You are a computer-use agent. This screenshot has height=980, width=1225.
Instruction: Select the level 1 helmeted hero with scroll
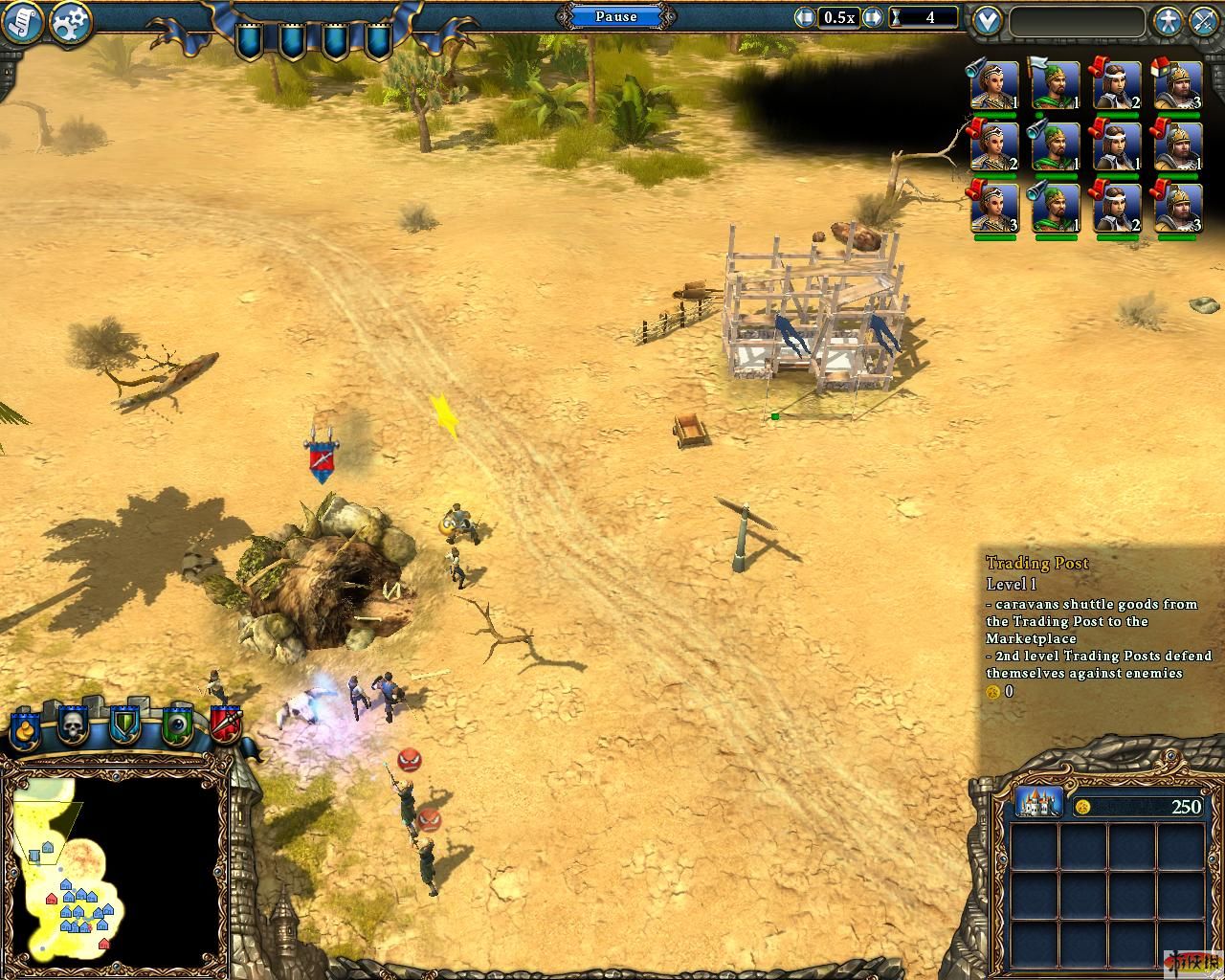1177,147
